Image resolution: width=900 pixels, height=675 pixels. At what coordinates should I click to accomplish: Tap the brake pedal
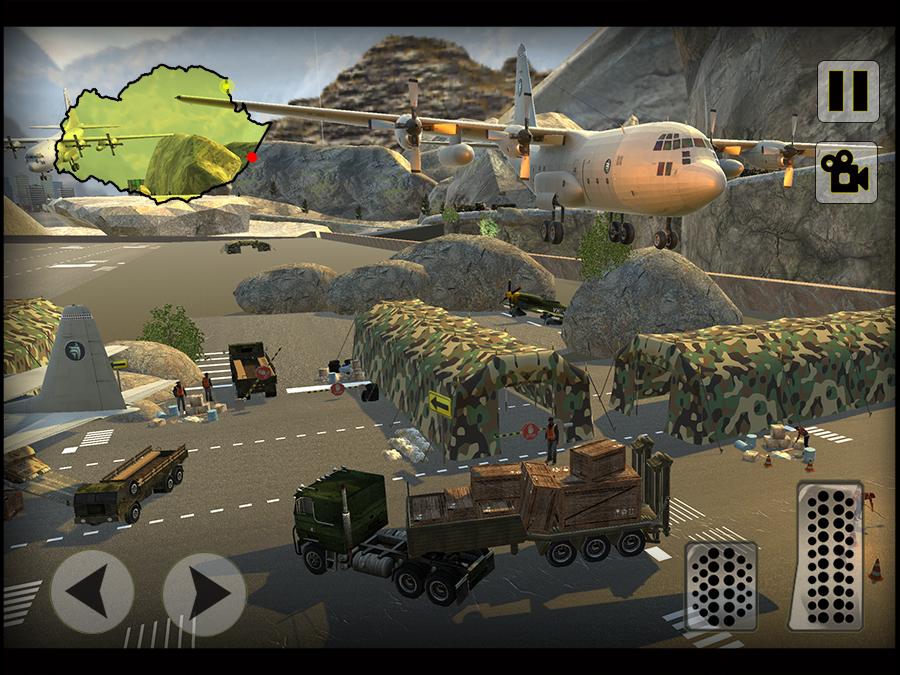tap(720, 585)
